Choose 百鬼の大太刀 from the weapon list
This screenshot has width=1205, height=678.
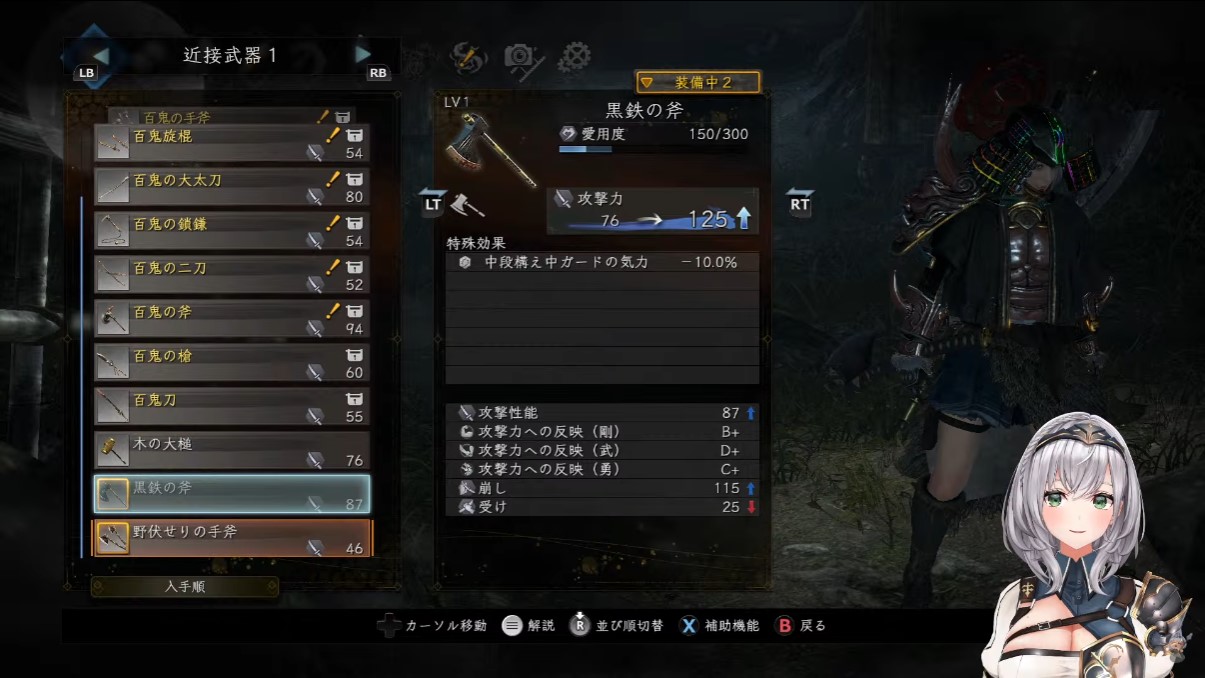(x=231, y=187)
